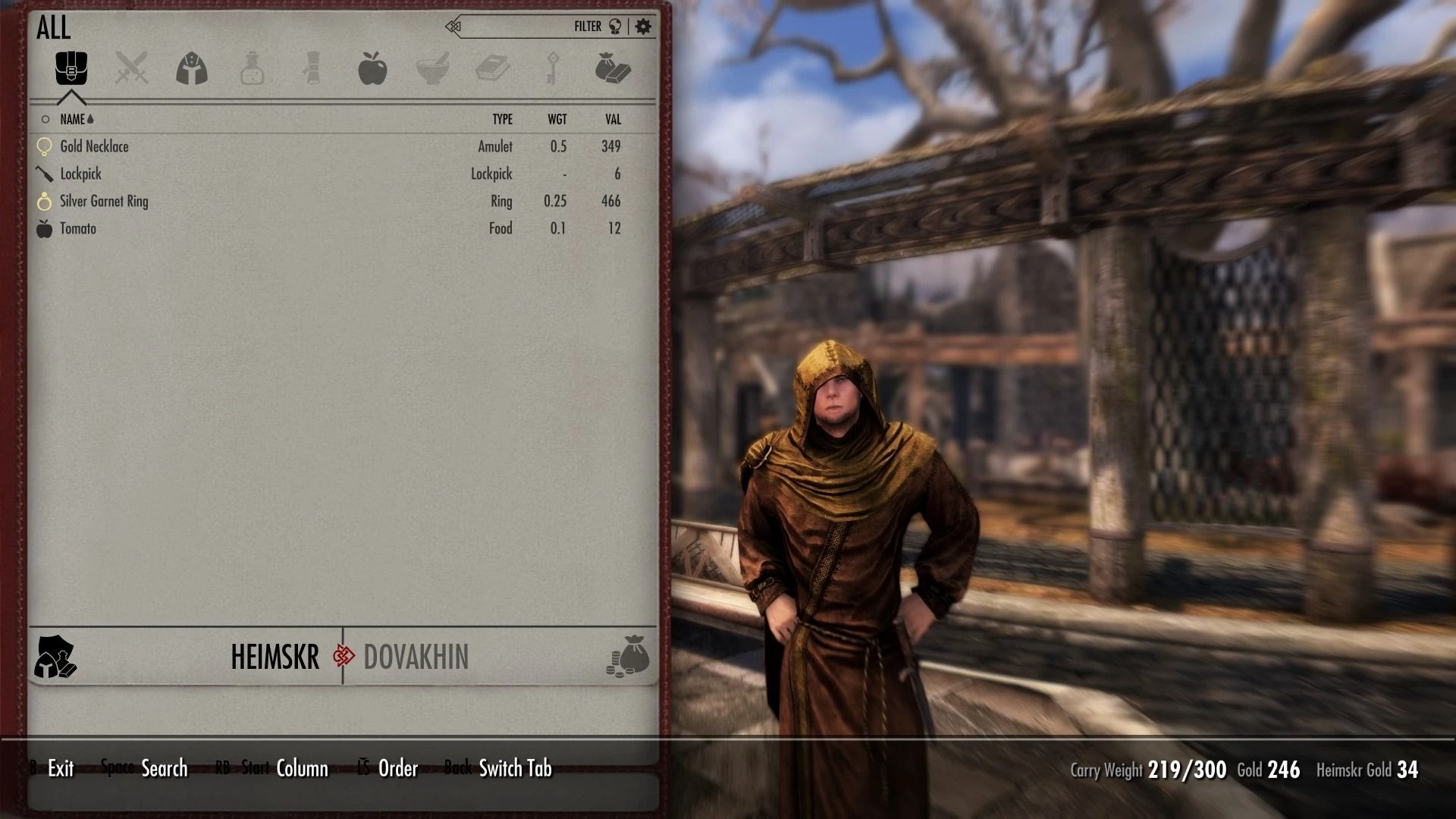Select the Silver Garnet Ring item
1456x819 pixels.
(102, 201)
